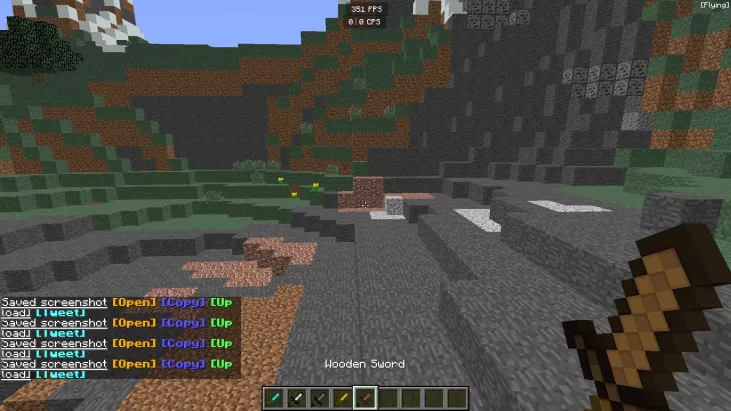Select the diamond sword hotbar slot
The height and width of the screenshot is (411, 731).
pos(275,398)
